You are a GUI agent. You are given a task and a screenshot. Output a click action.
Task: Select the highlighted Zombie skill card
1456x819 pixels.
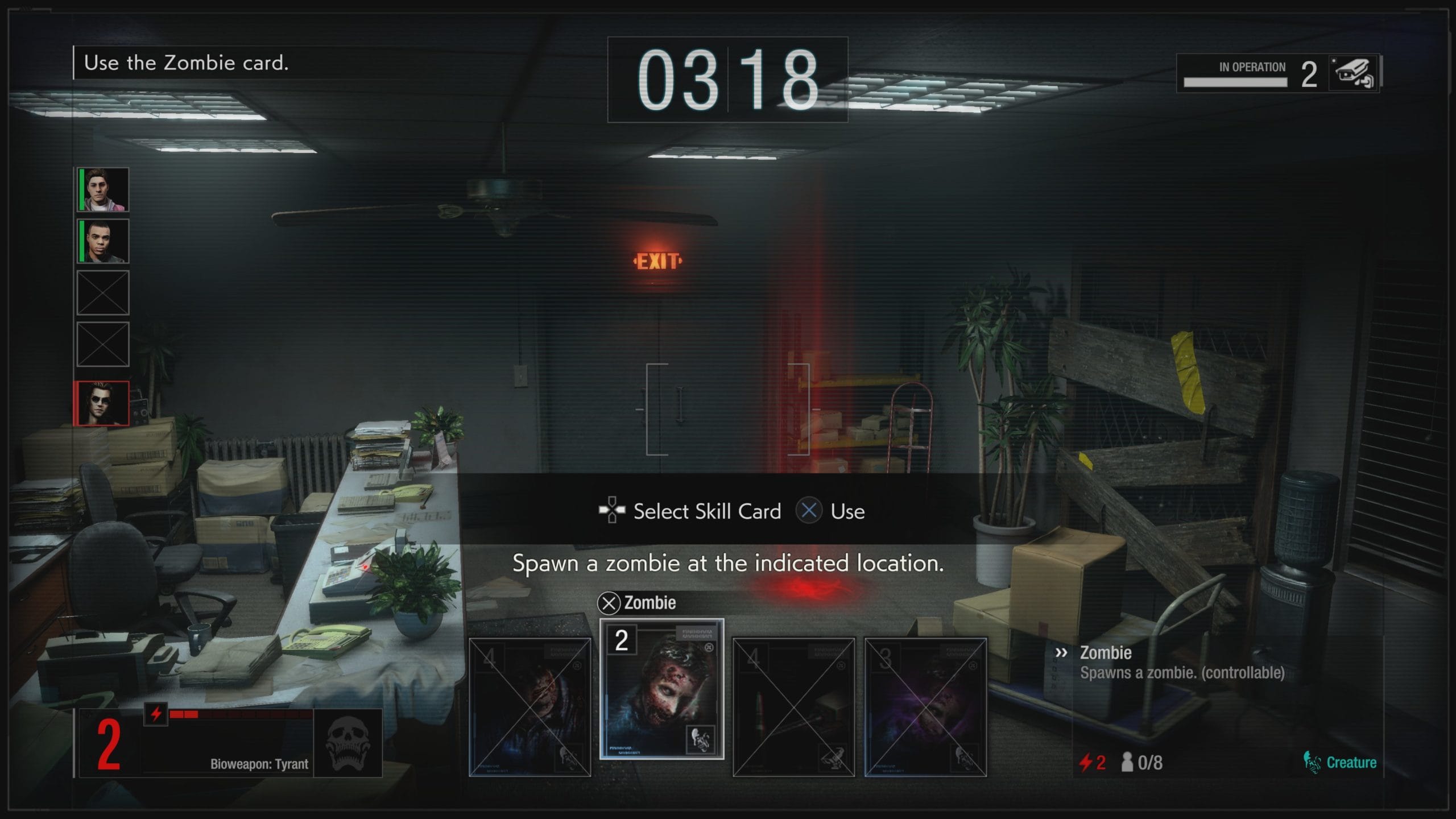pos(661,689)
